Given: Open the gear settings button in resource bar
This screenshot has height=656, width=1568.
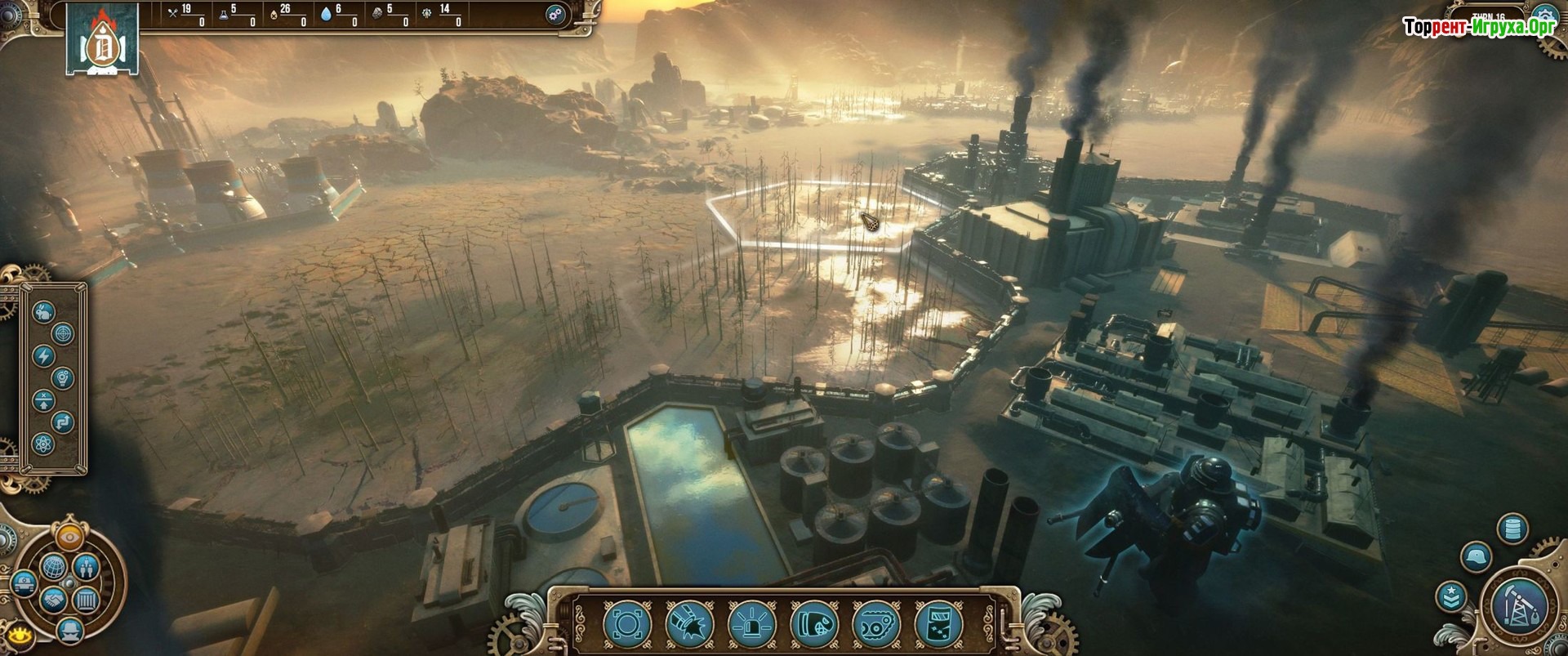Looking at the screenshot, I should click(557, 15).
